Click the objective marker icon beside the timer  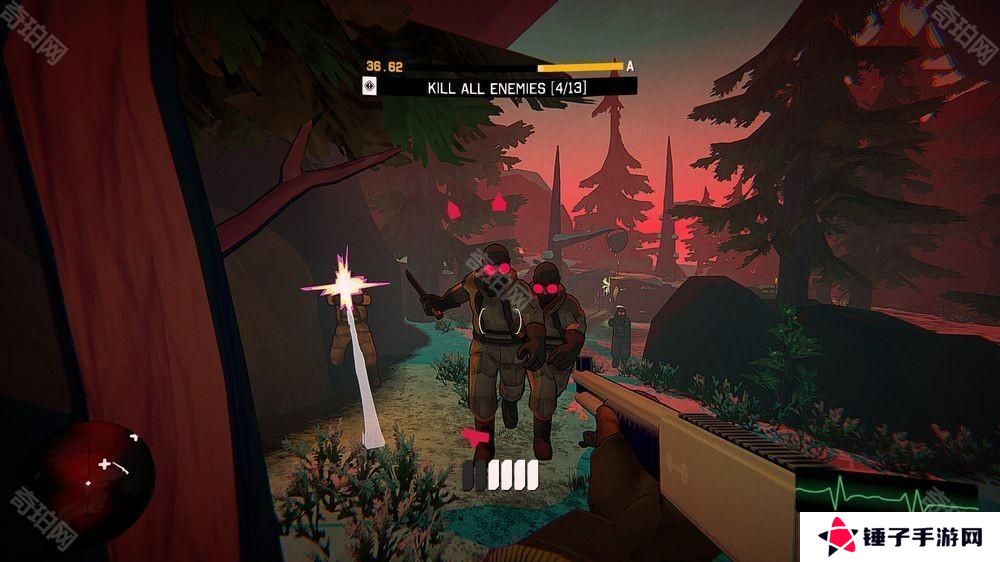370,88
